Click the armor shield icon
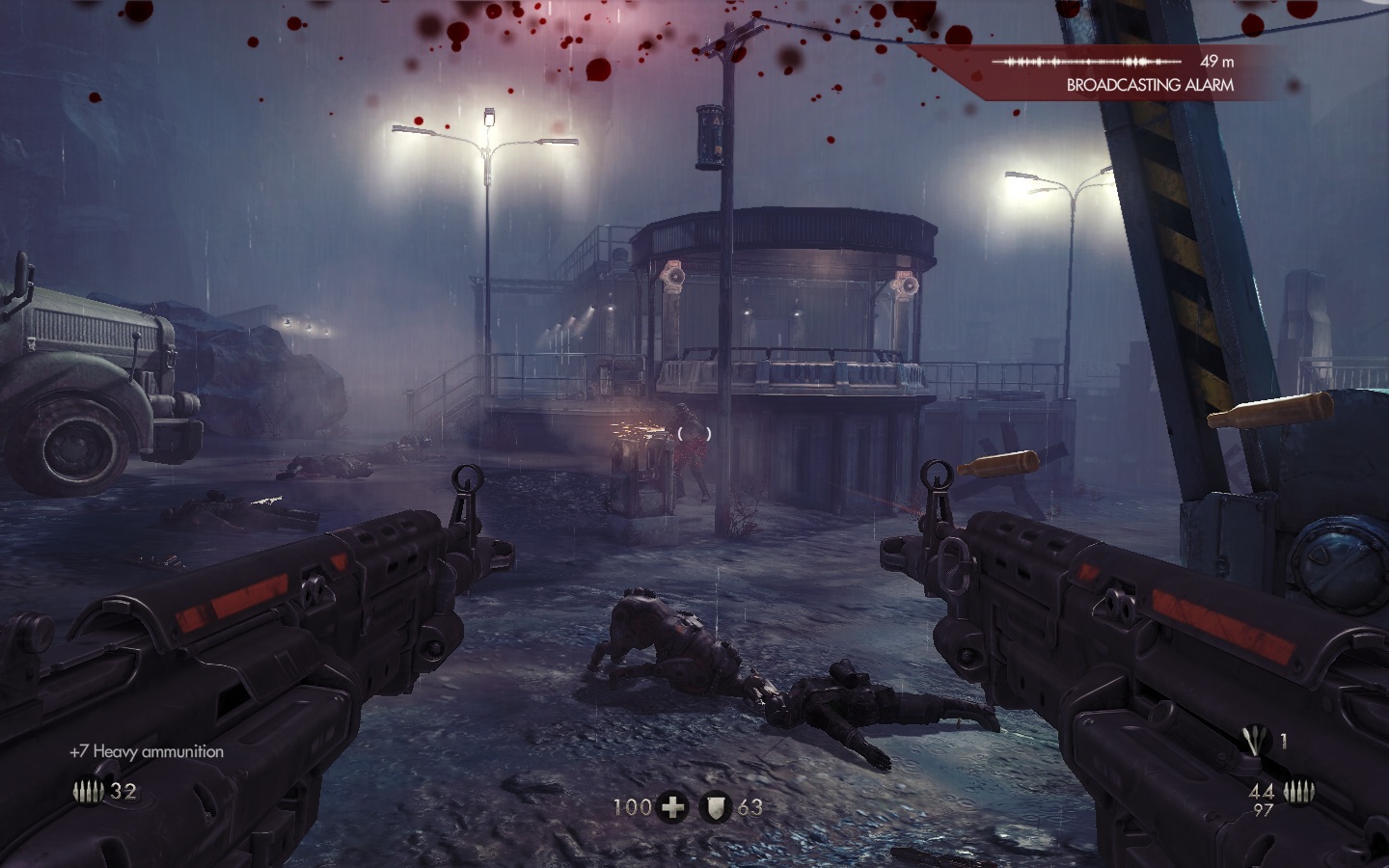The width and height of the screenshot is (1389, 868). [716, 807]
